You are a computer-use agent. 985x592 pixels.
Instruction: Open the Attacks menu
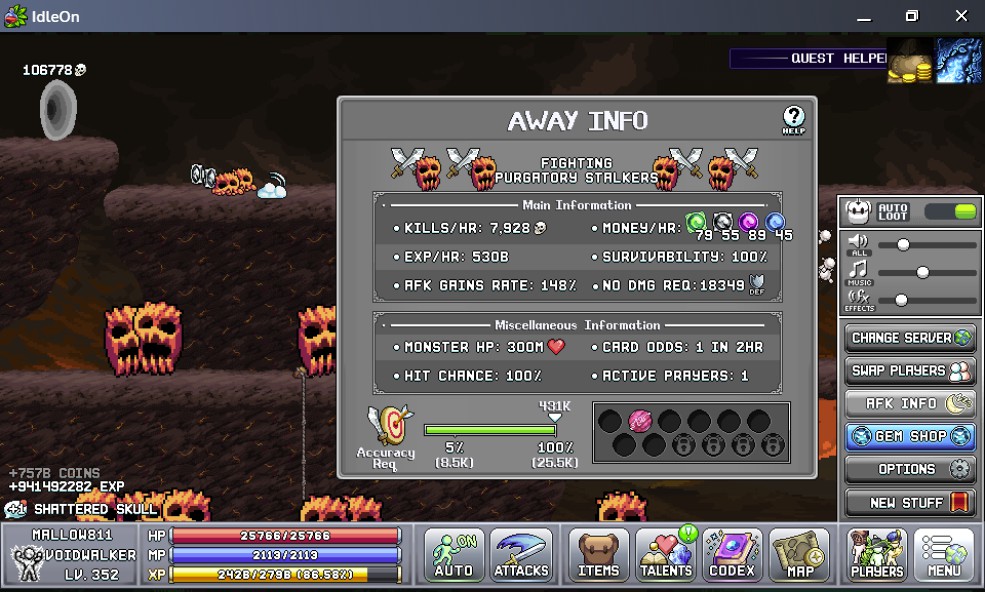[521, 555]
